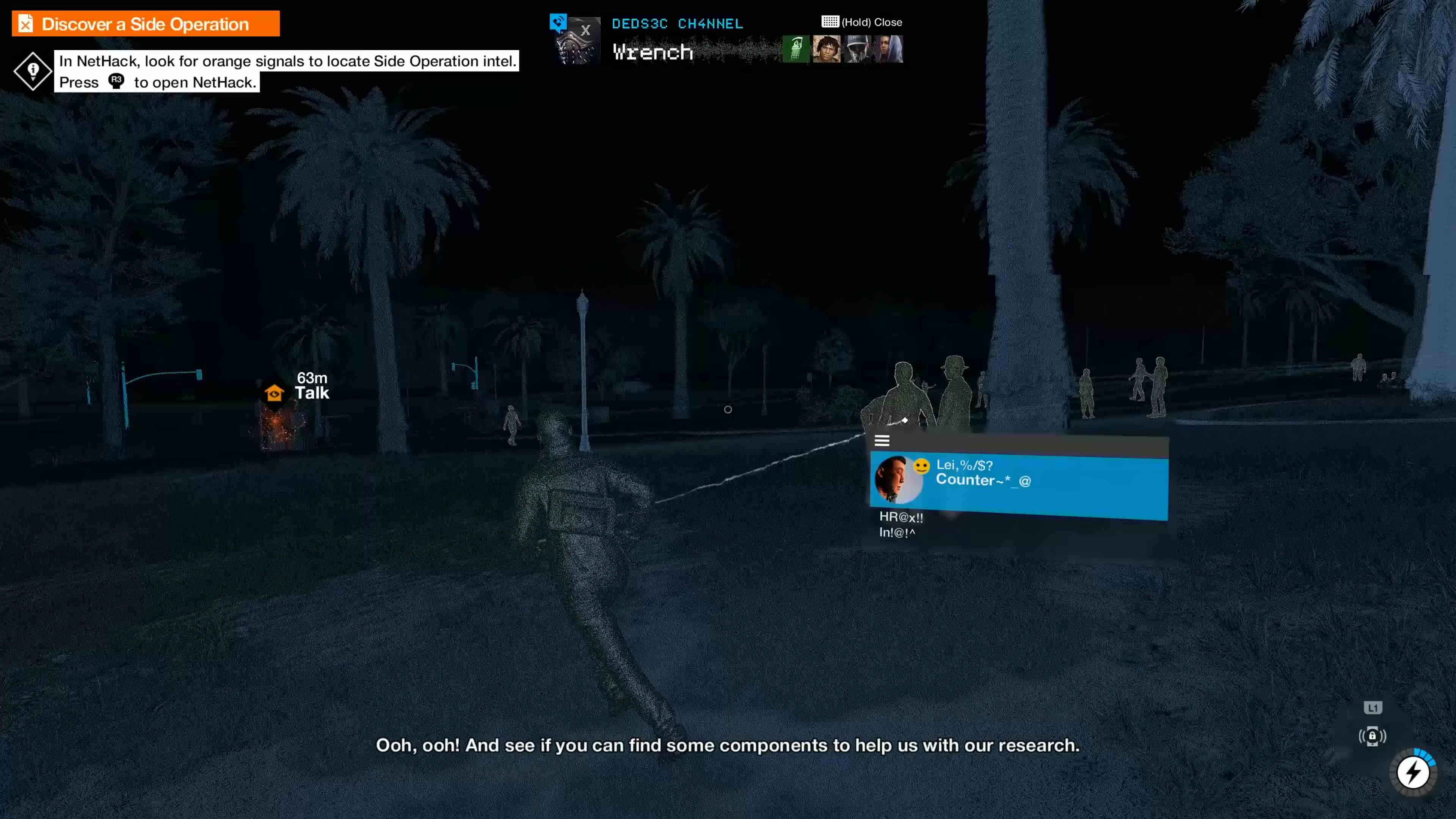Viewport: 1456px width, 819px height.
Task: Click the keyboard icon beside (Hold) Close
Action: 829,22
